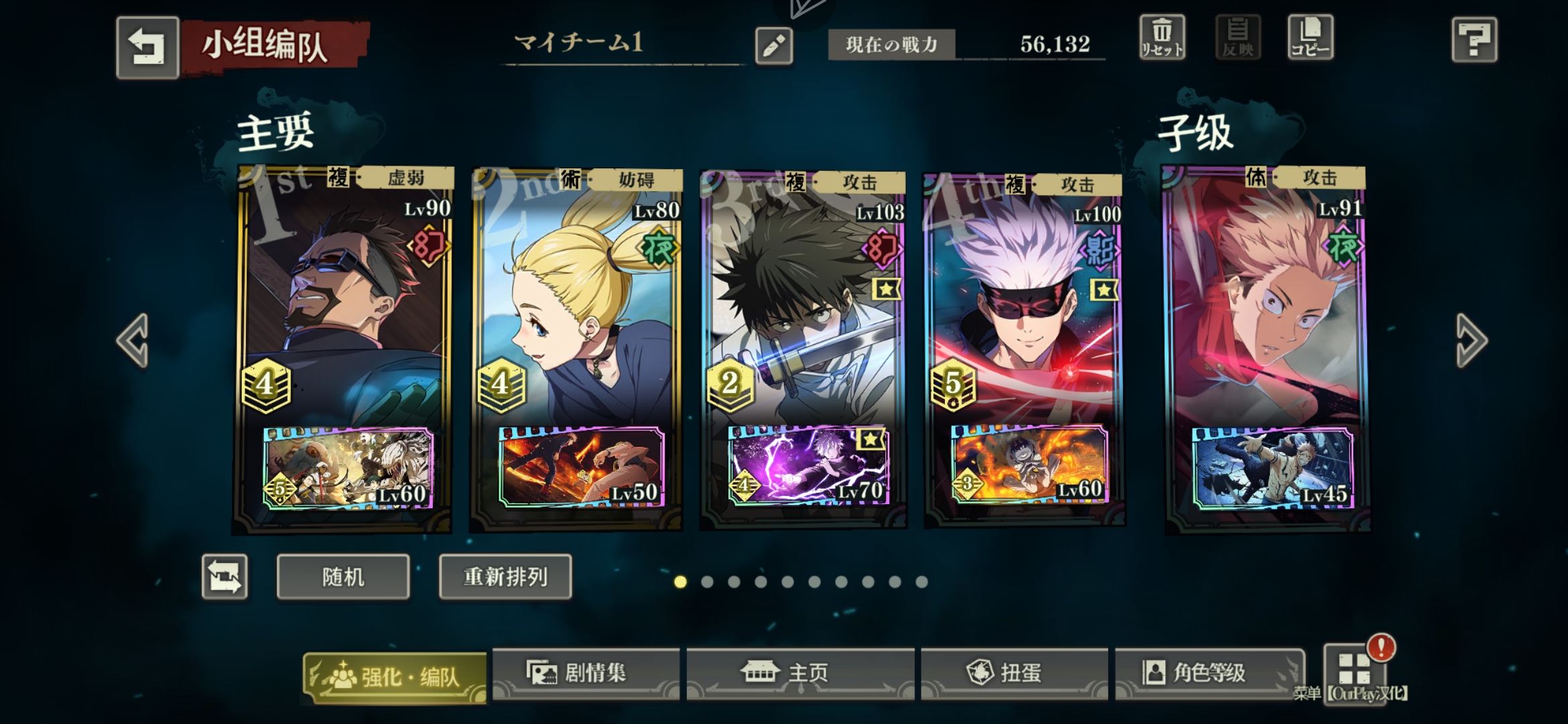Click the swap arrows icon button
This screenshot has width=1568, height=724.
click(x=225, y=577)
